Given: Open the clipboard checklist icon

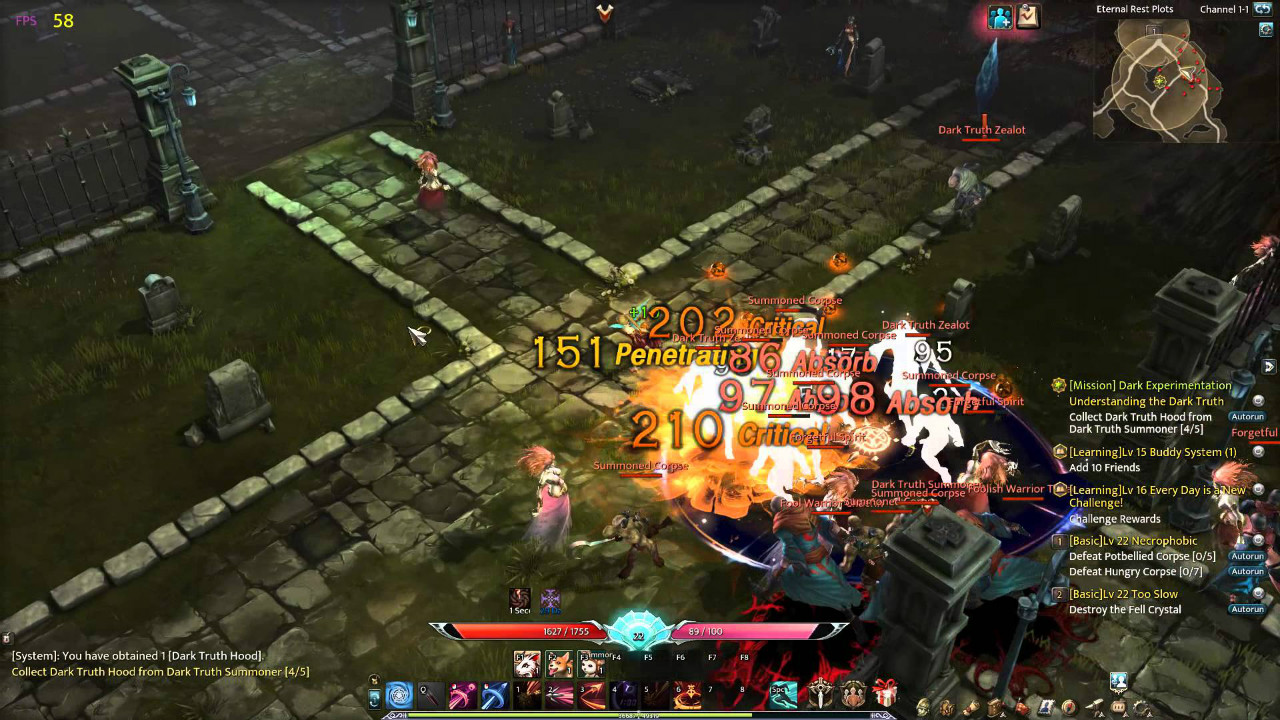Looking at the screenshot, I should [x=1028, y=17].
